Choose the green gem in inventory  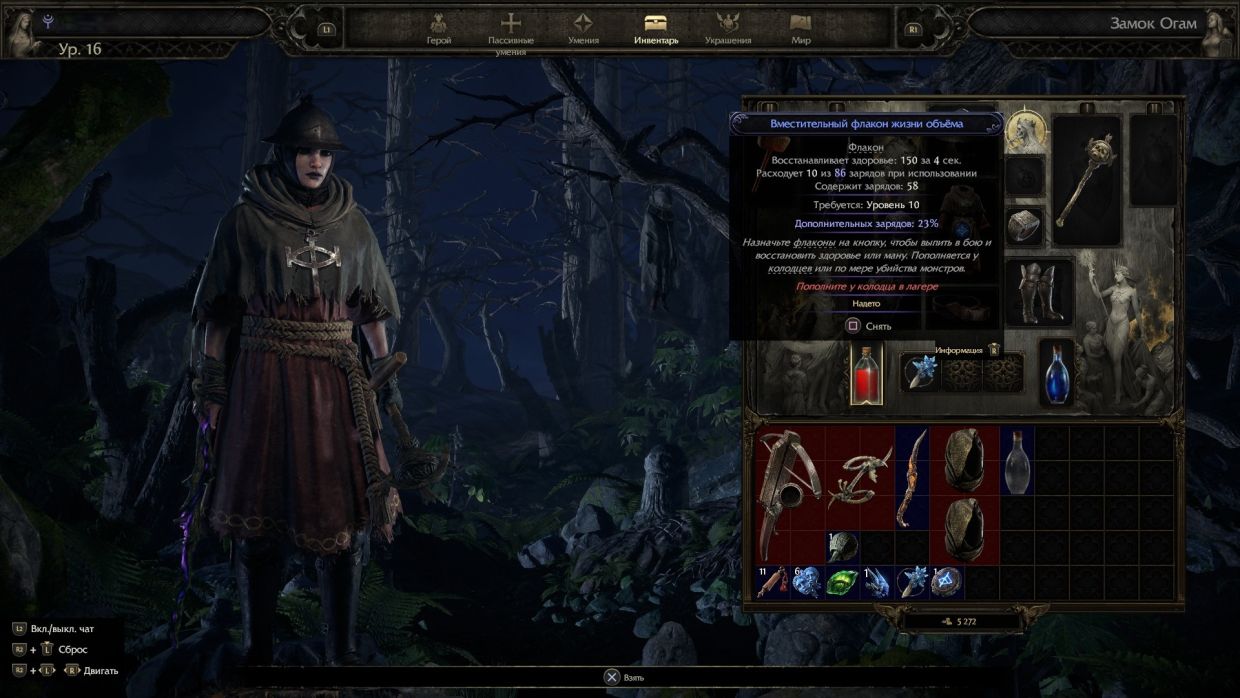pyautogui.click(x=841, y=582)
